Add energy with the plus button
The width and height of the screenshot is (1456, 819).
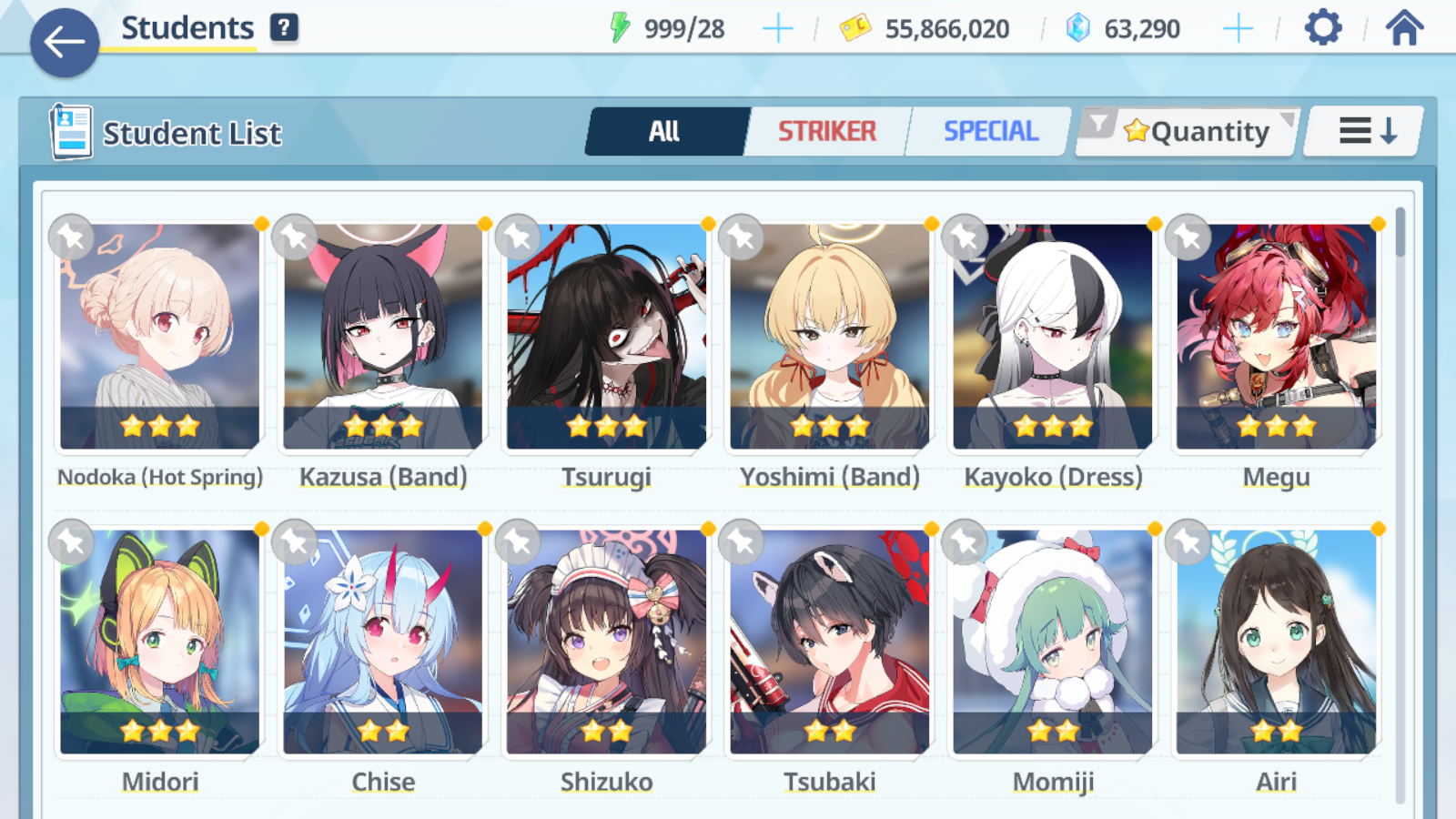point(778,28)
